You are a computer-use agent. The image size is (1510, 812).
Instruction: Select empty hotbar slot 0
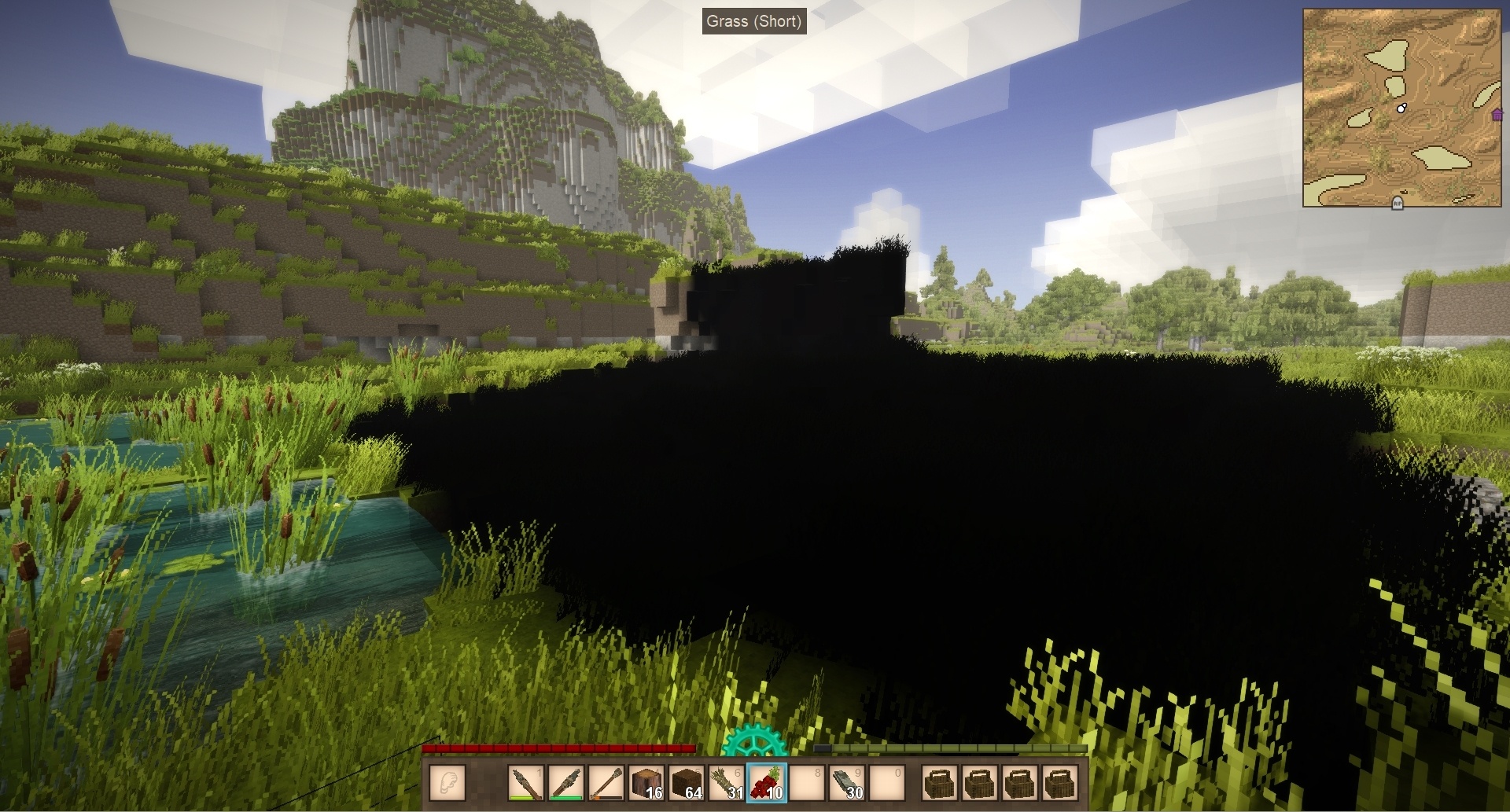pos(887,783)
